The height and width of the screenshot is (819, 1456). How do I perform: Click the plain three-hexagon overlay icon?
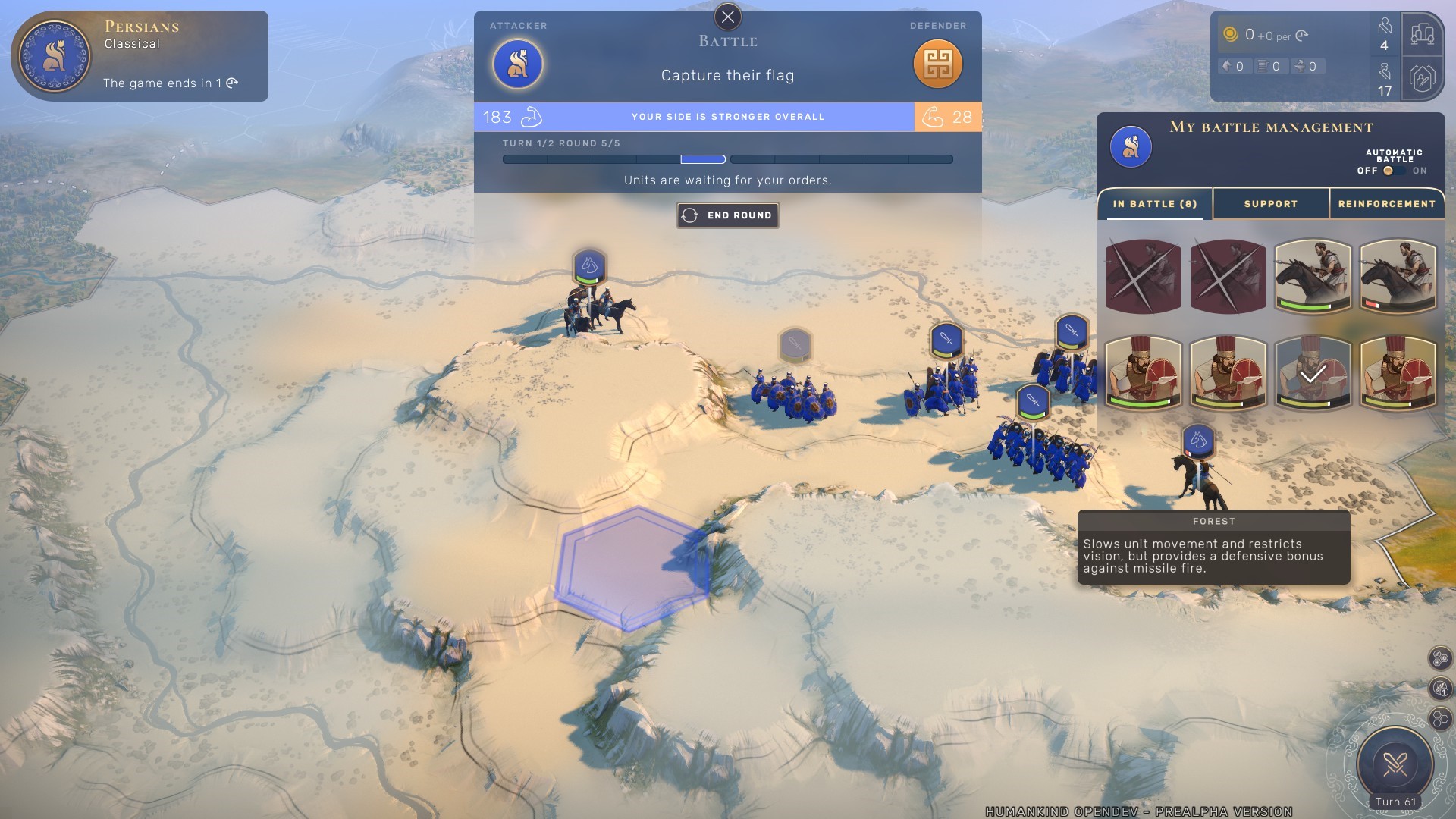click(x=1440, y=718)
